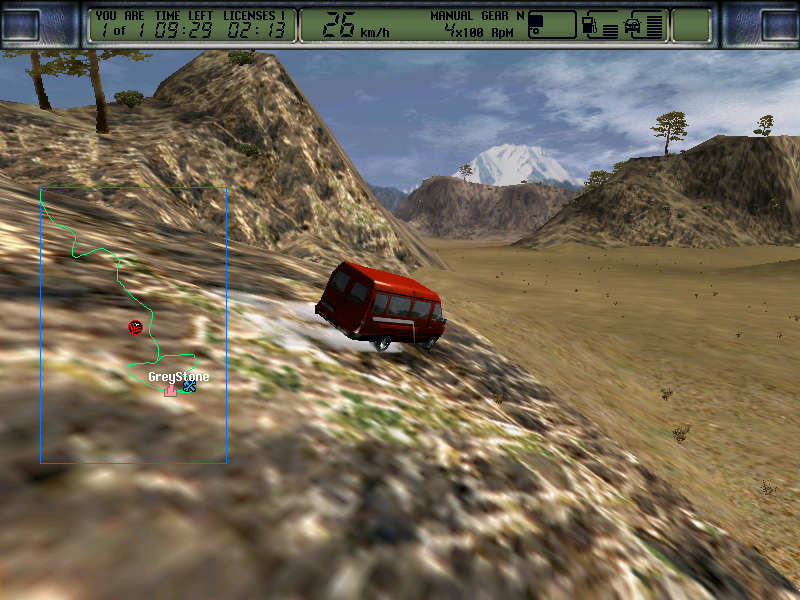Click the pink marker beside GreyStone
Viewport: 800px width, 600px height.
tap(171, 389)
